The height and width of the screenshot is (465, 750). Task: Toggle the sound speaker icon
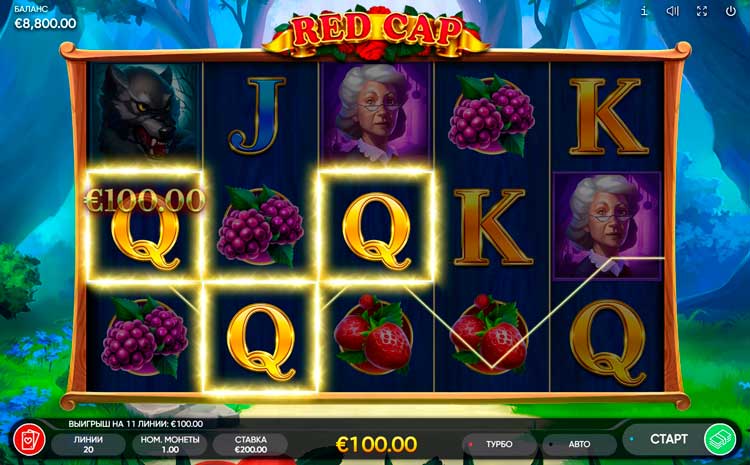[673, 11]
